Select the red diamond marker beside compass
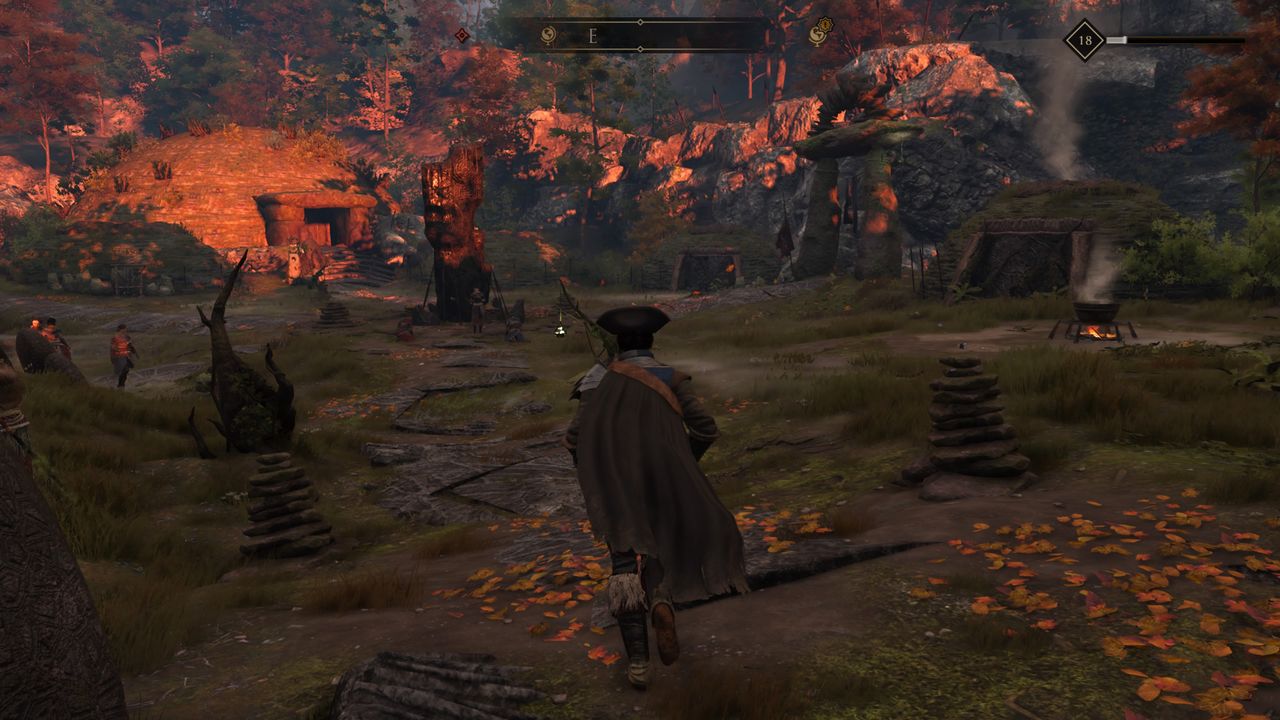 point(462,36)
